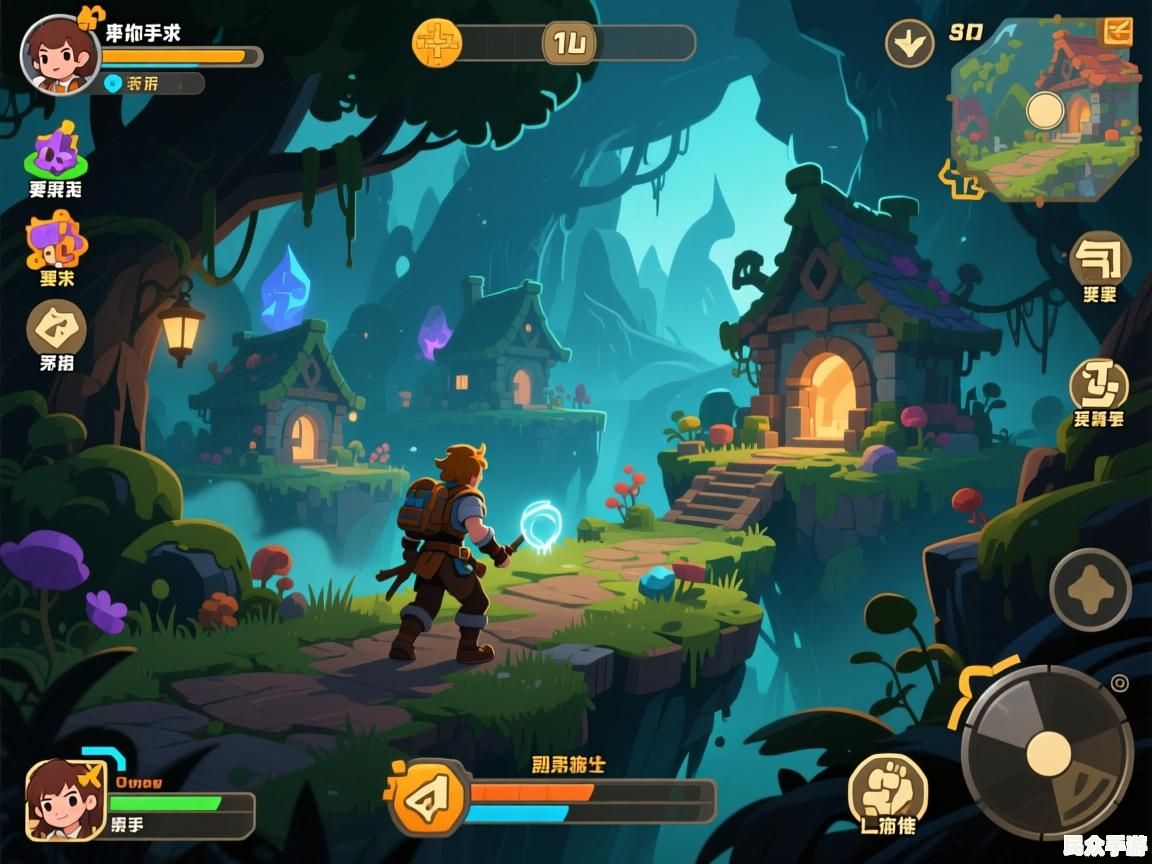Open the speech-bubble style menu button
Image resolution: width=1152 pixels, height=864 pixels.
point(1100,258)
